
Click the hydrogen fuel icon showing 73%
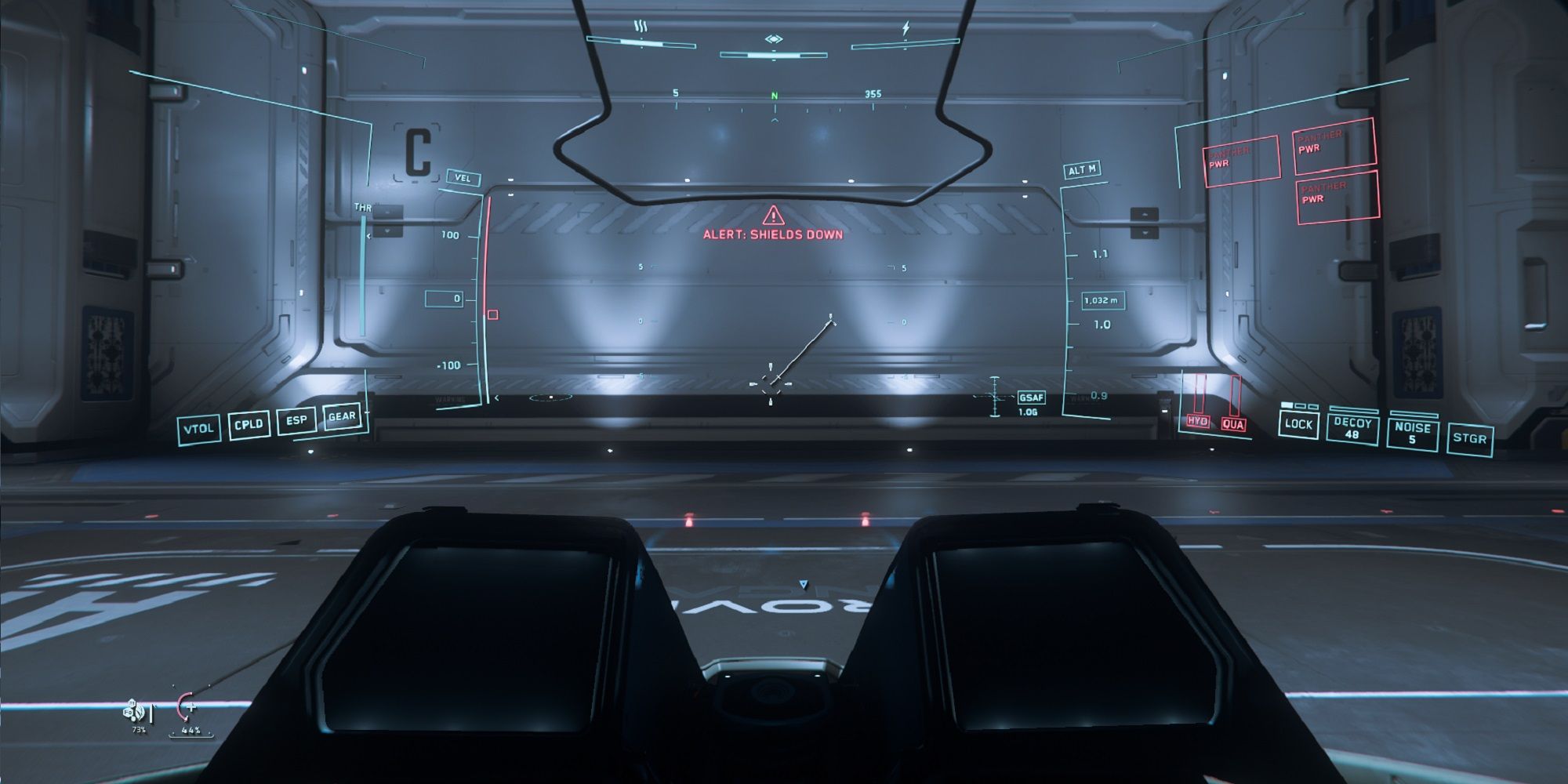134,711
